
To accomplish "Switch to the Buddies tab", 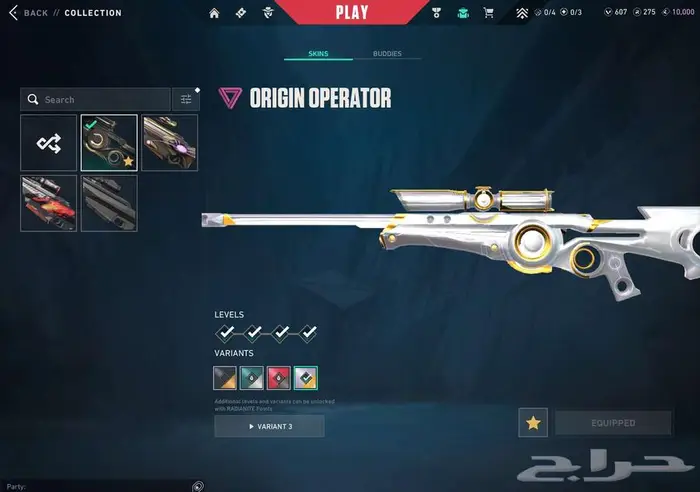I will (387, 53).
